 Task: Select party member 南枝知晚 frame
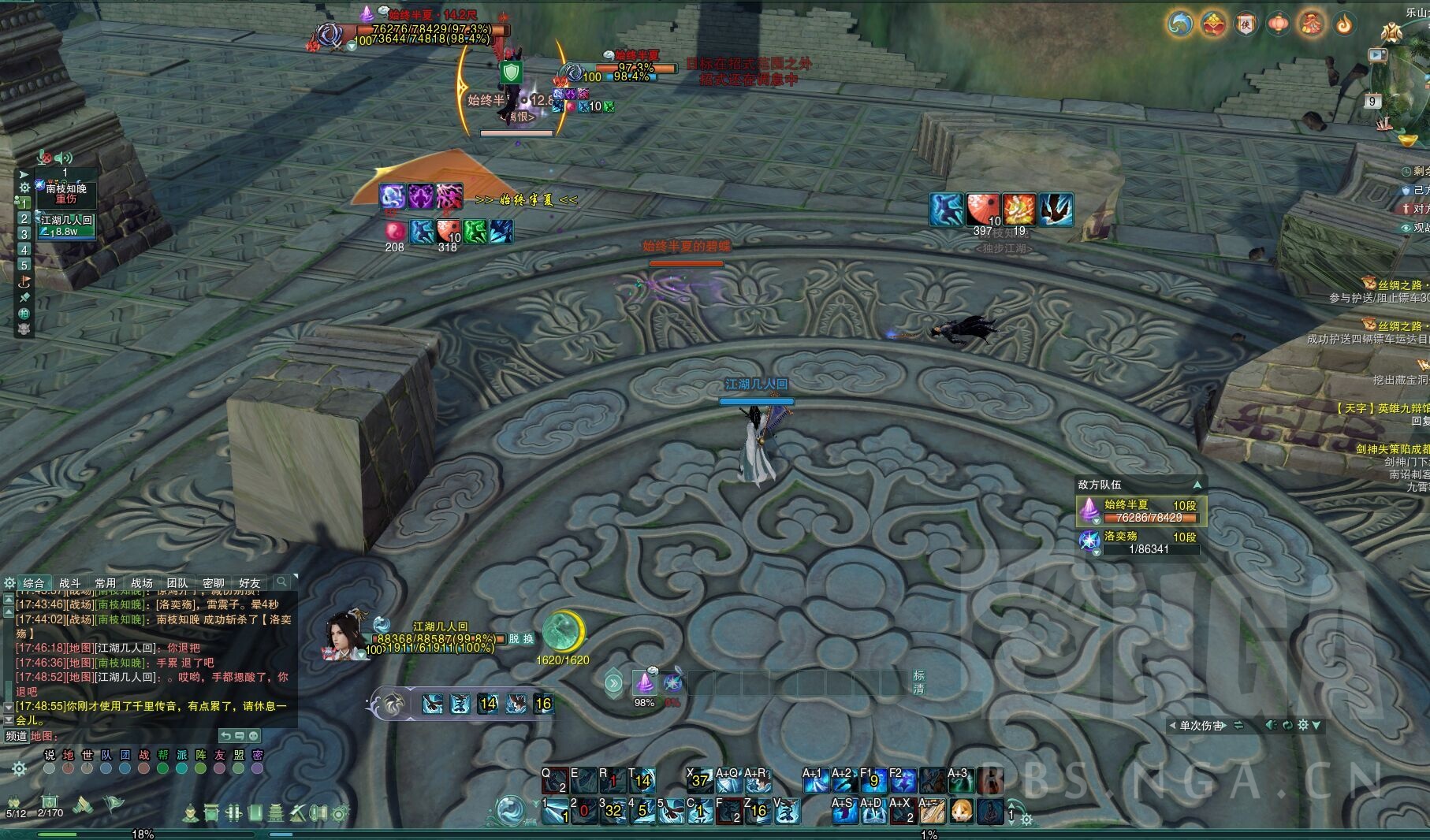click(68, 193)
